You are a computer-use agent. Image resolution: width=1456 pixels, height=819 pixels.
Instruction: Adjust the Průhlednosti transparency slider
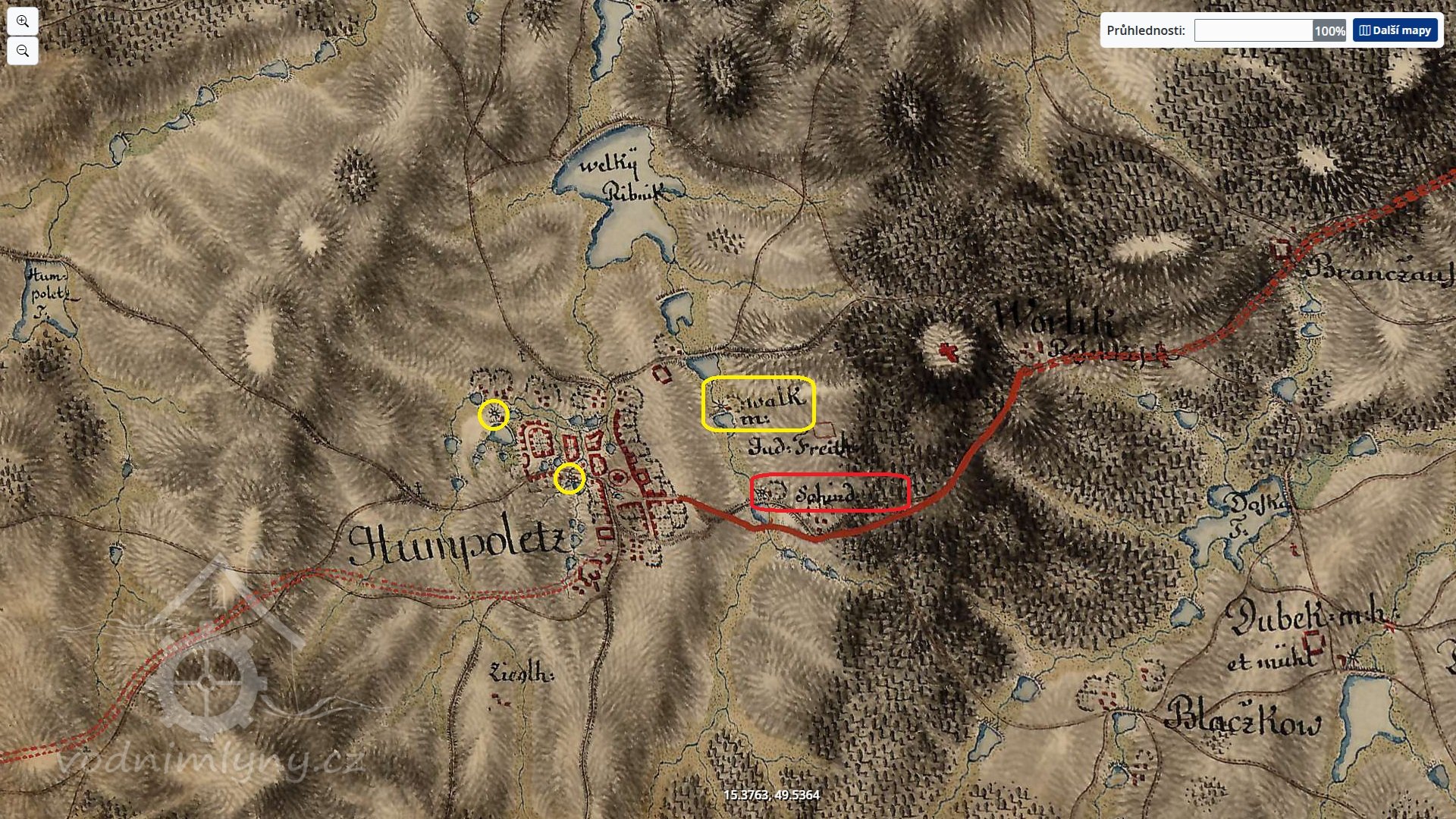(1269, 30)
